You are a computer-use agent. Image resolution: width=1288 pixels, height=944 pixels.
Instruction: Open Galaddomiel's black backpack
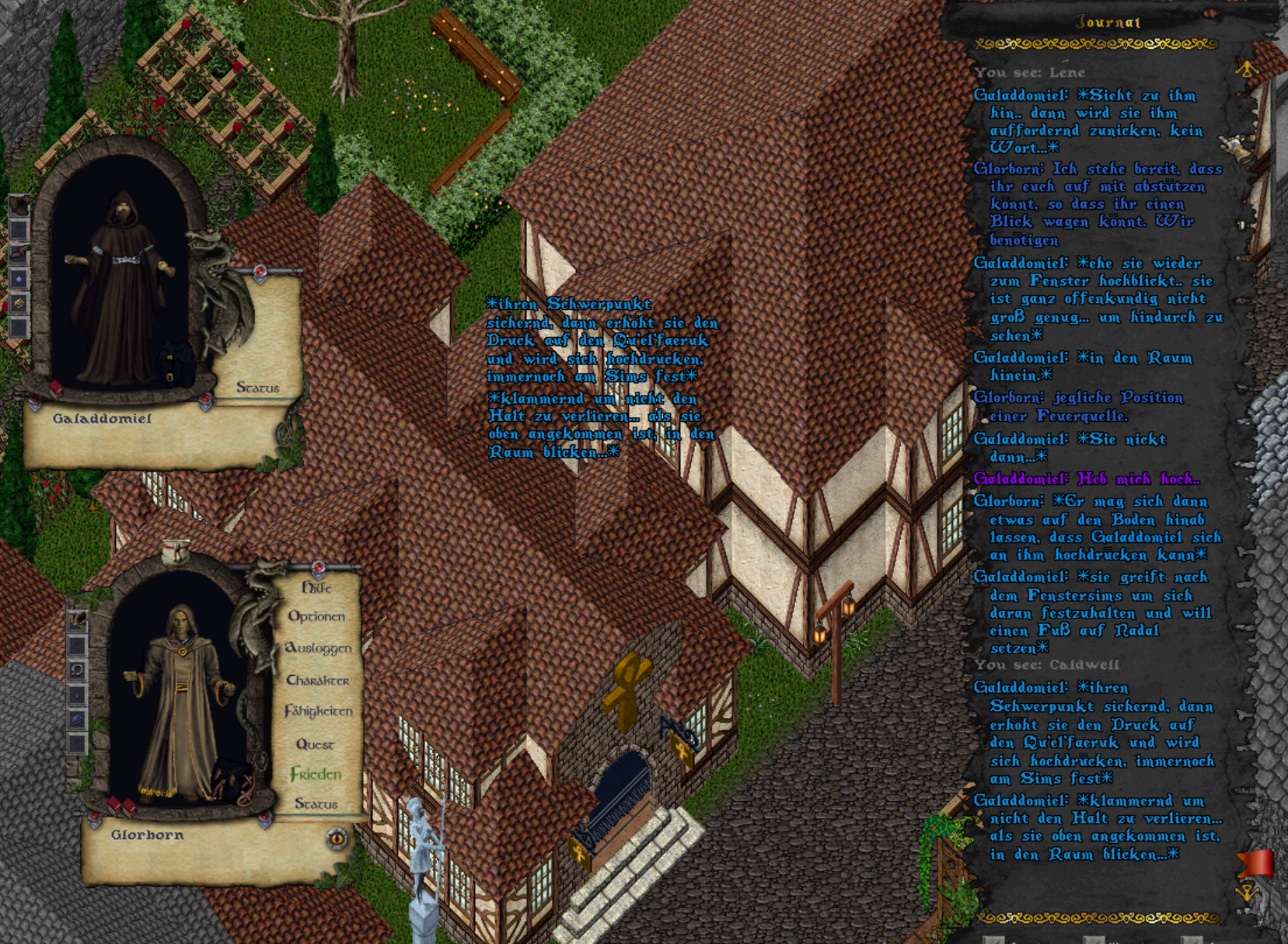(x=176, y=364)
